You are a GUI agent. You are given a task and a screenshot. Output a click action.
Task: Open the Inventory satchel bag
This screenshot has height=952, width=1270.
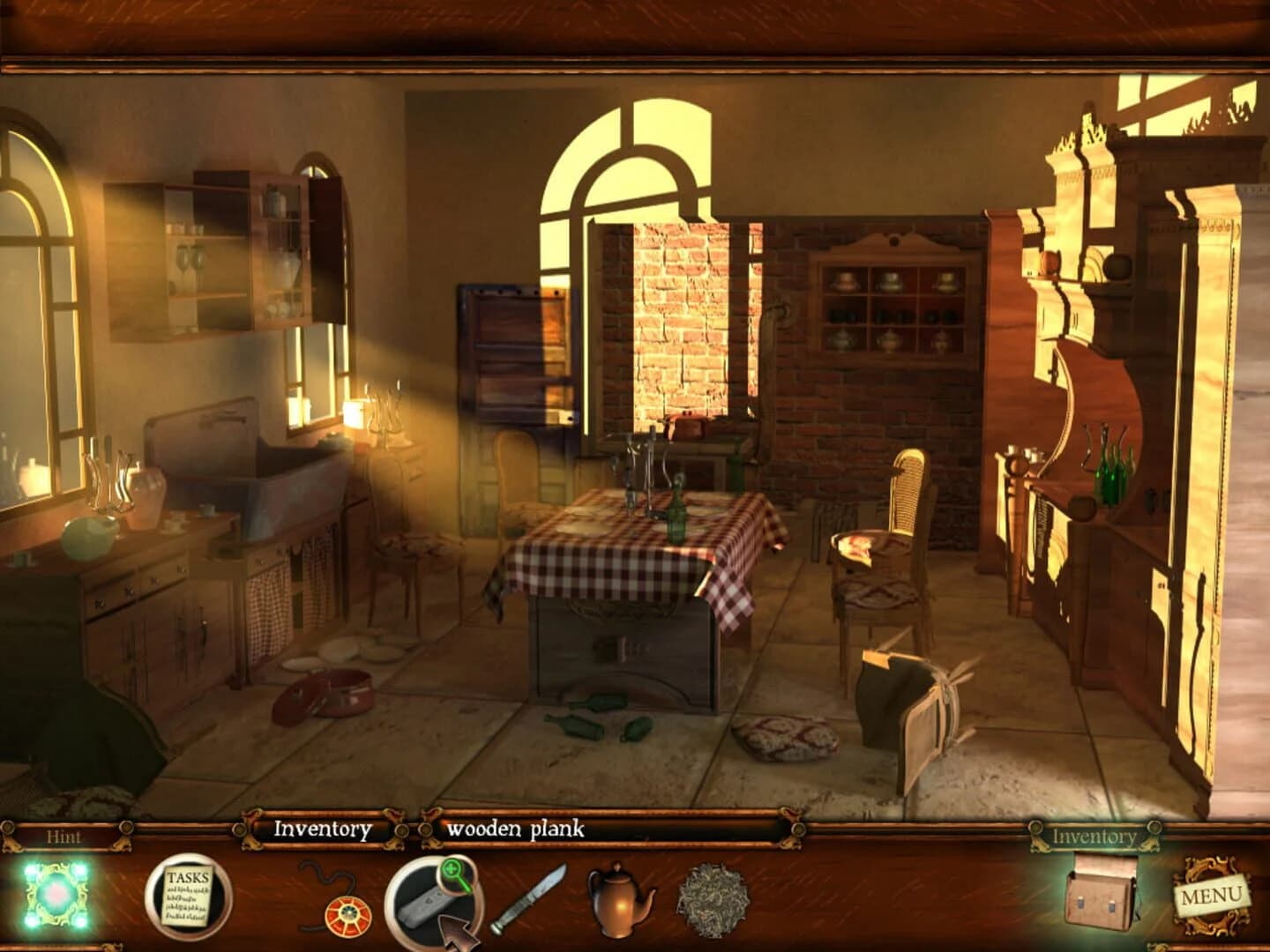1098,899
